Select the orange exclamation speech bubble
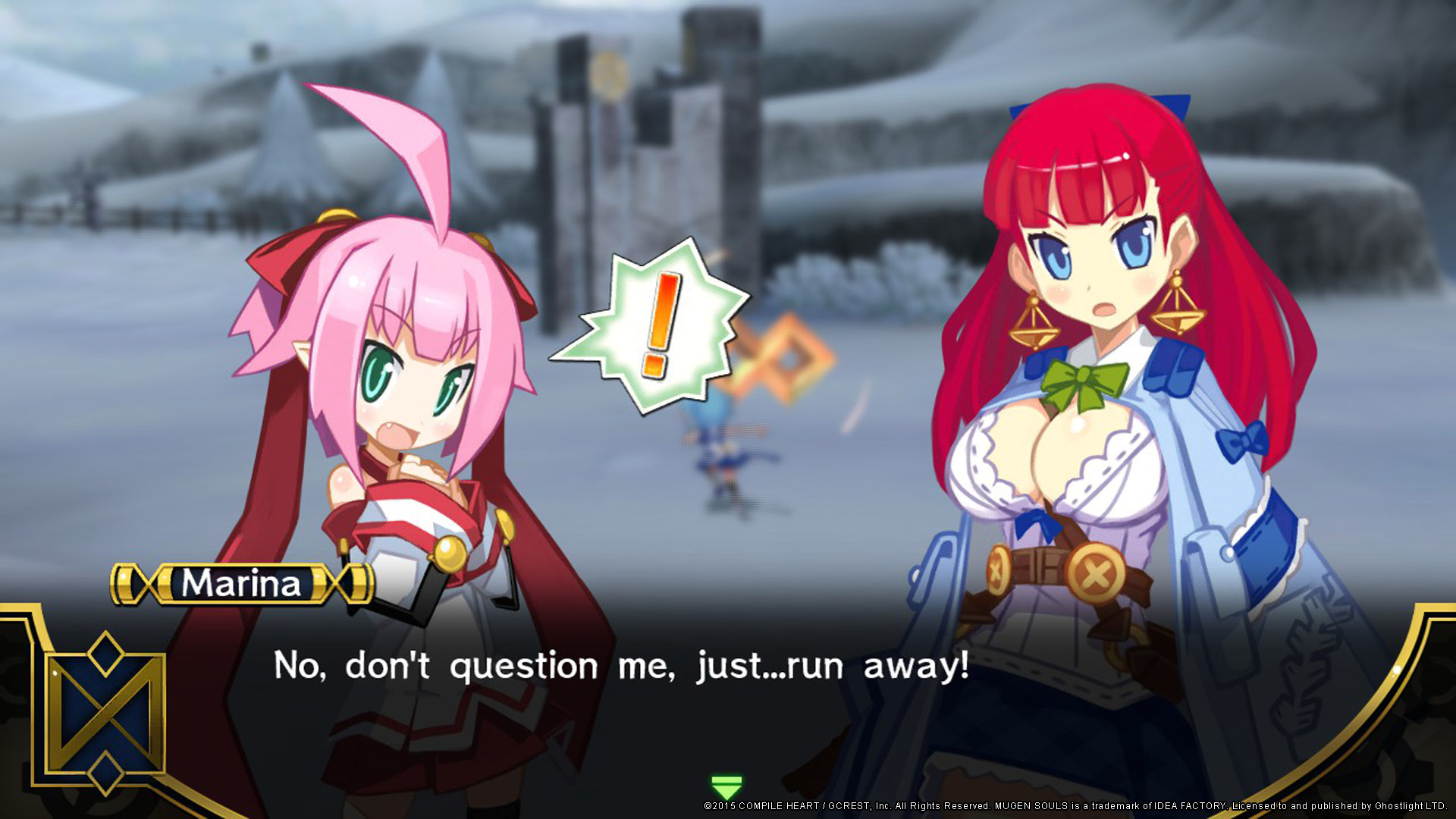The width and height of the screenshot is (1456, 819). 656,326
